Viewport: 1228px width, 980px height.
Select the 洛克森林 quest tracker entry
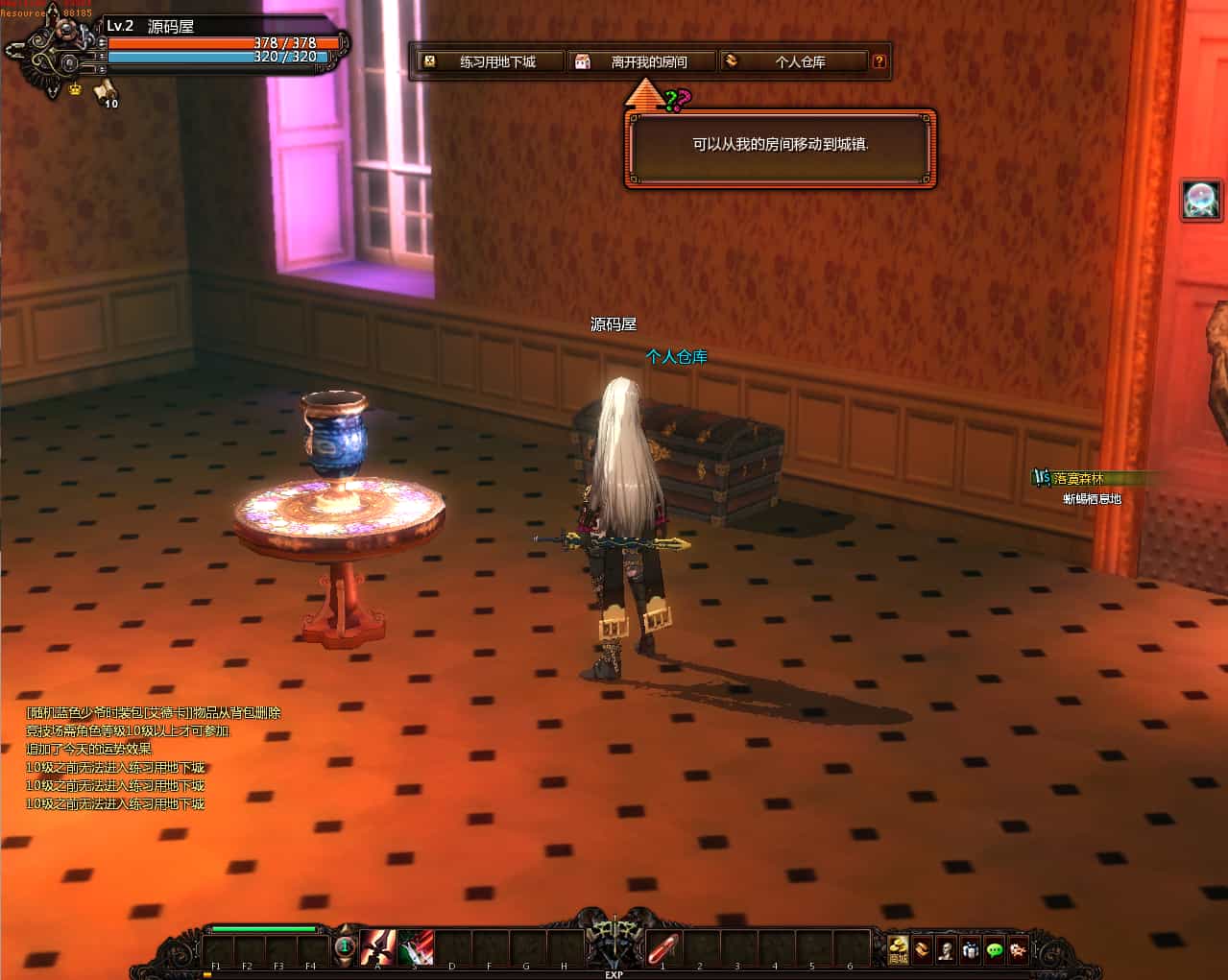coord(1077,478)
